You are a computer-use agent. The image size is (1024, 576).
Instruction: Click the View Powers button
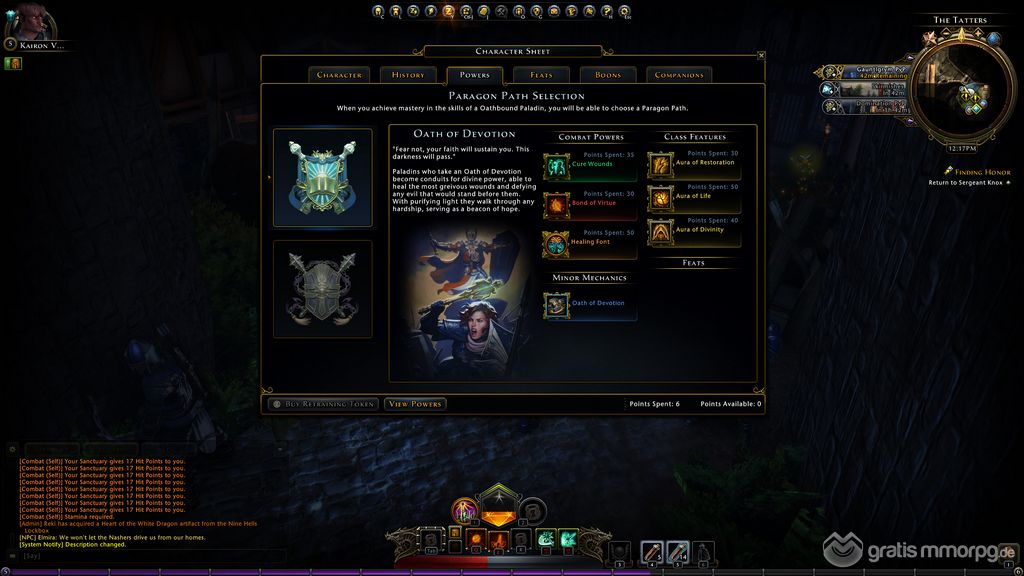point(415,404)
